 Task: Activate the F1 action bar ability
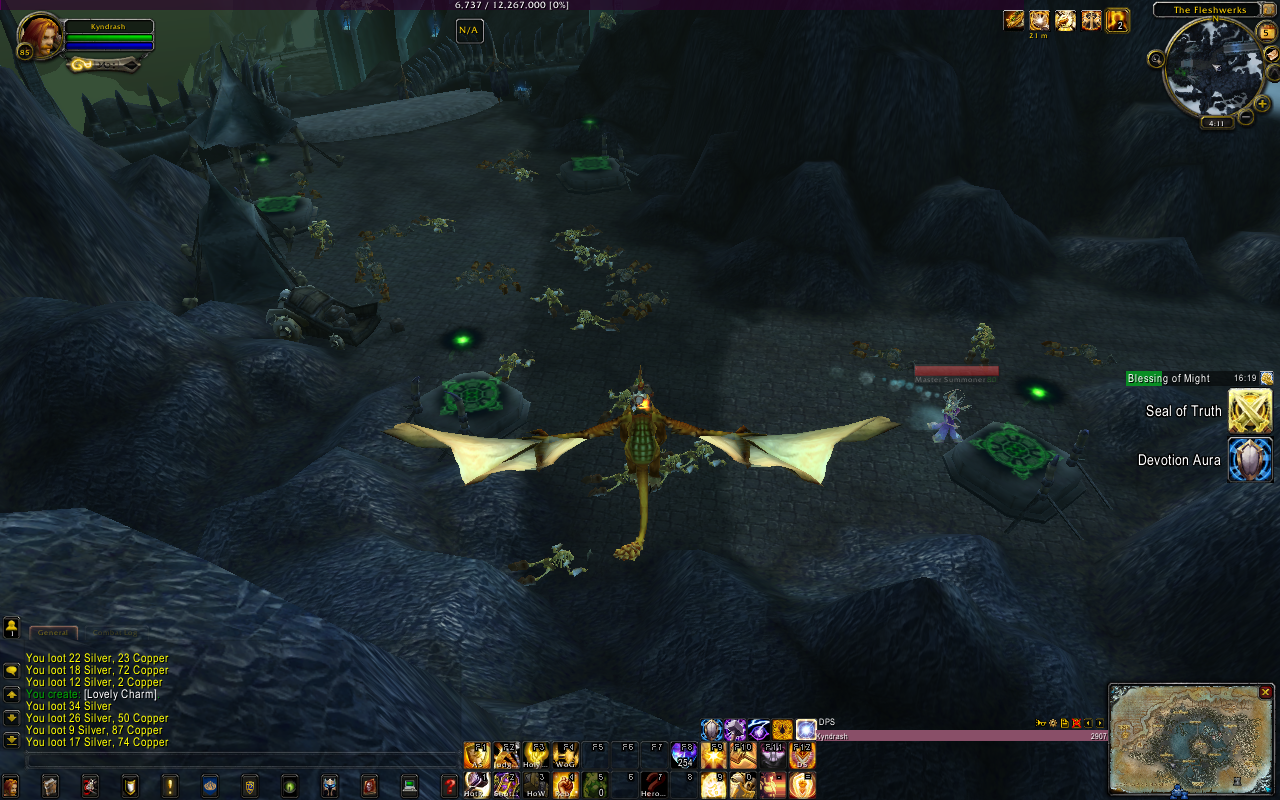pos(477,755)
